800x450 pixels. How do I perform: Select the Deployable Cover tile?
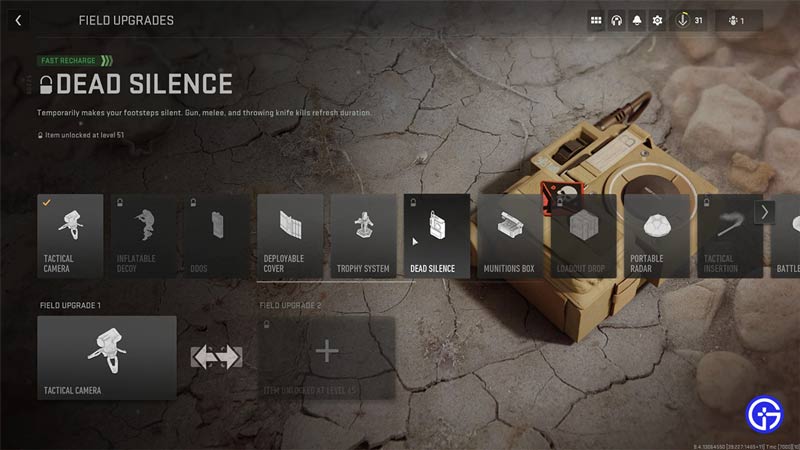click(290, 235)
